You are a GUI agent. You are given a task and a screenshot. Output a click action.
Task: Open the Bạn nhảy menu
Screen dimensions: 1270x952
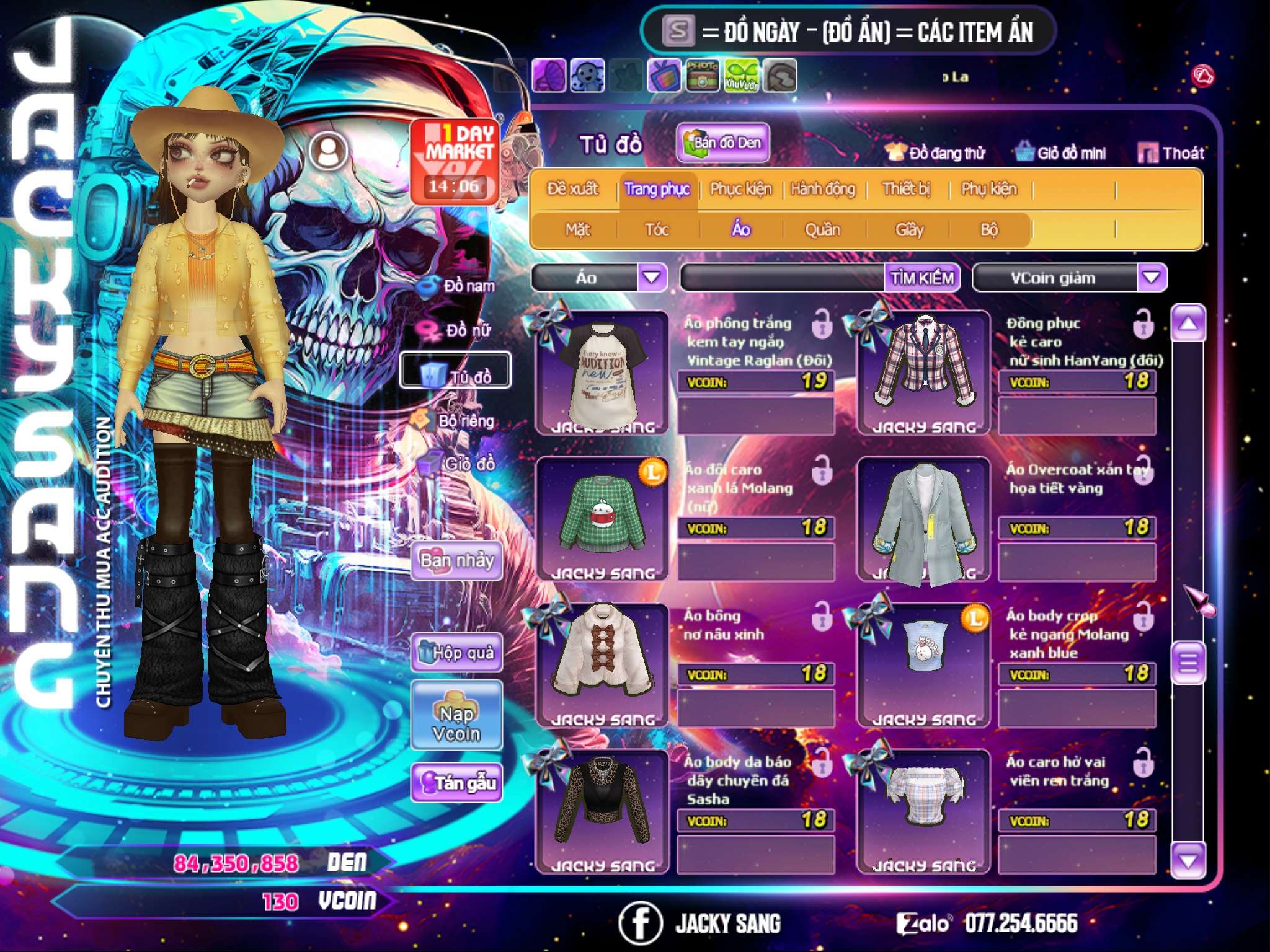[x=456, y=561]
